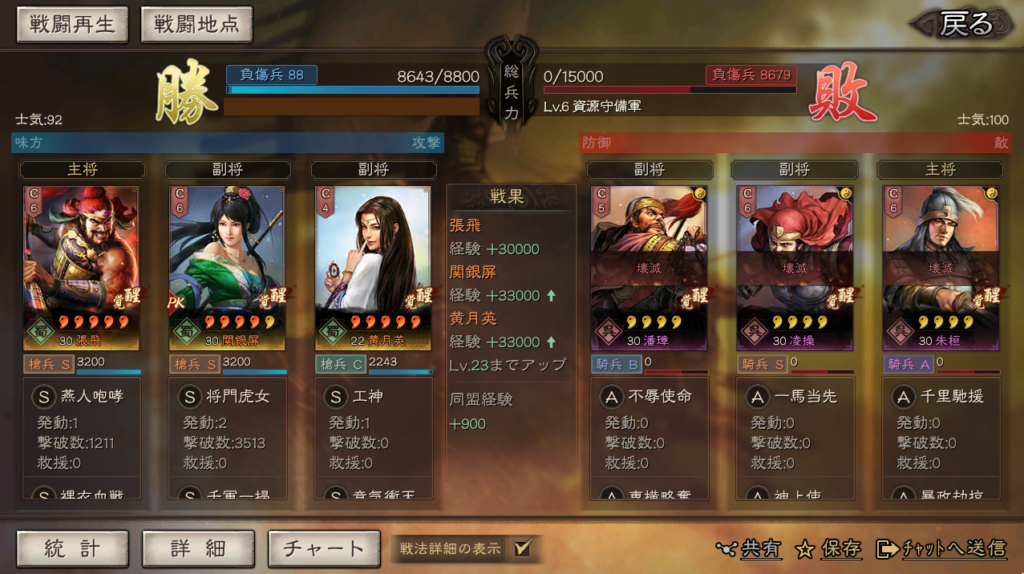Click the 戦闘再生 battle replay button

coord(71,25)
